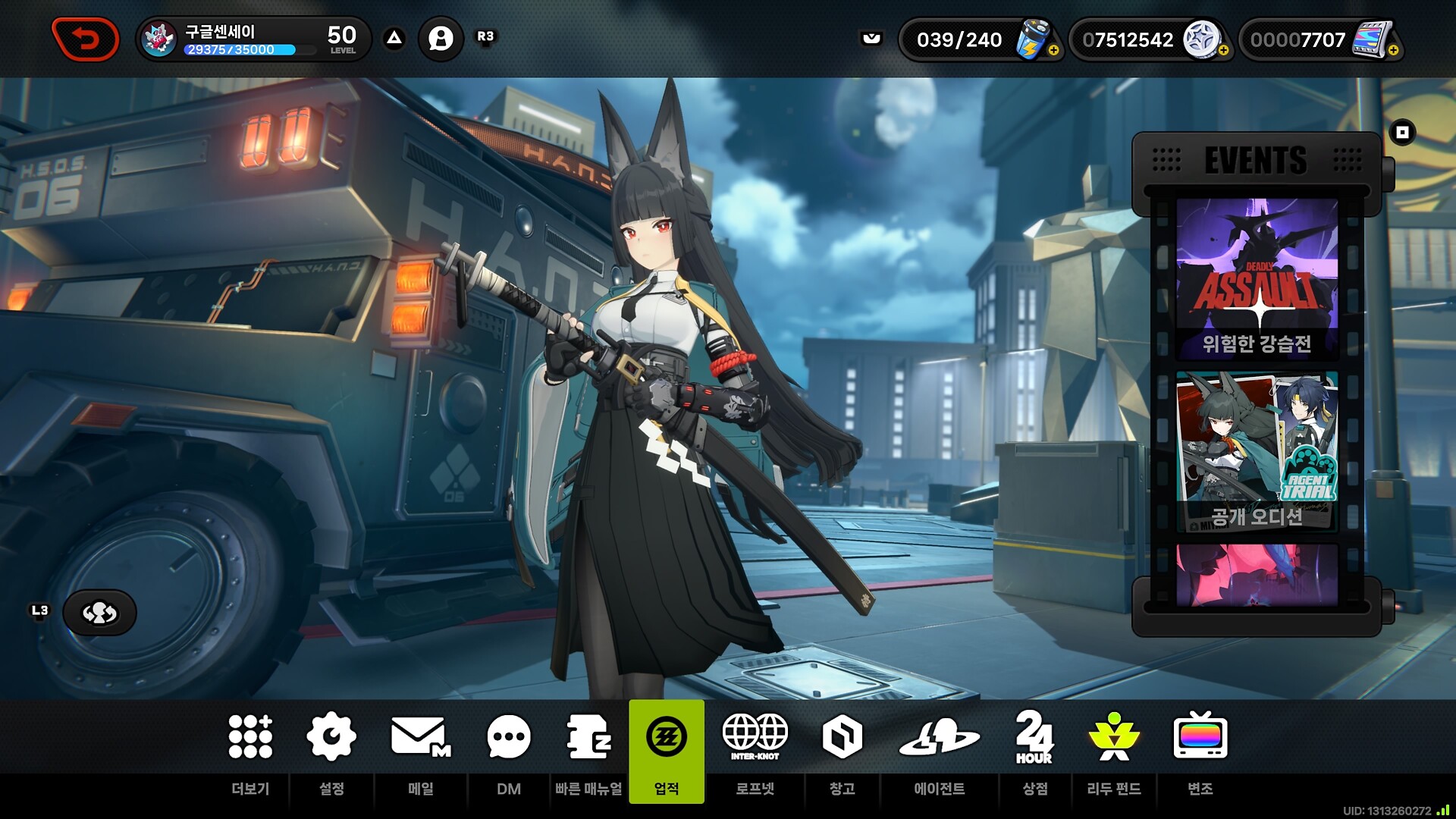Add more Denny coins
The width and height of the screenshot is (1456, 819).
pos(1223,50)
